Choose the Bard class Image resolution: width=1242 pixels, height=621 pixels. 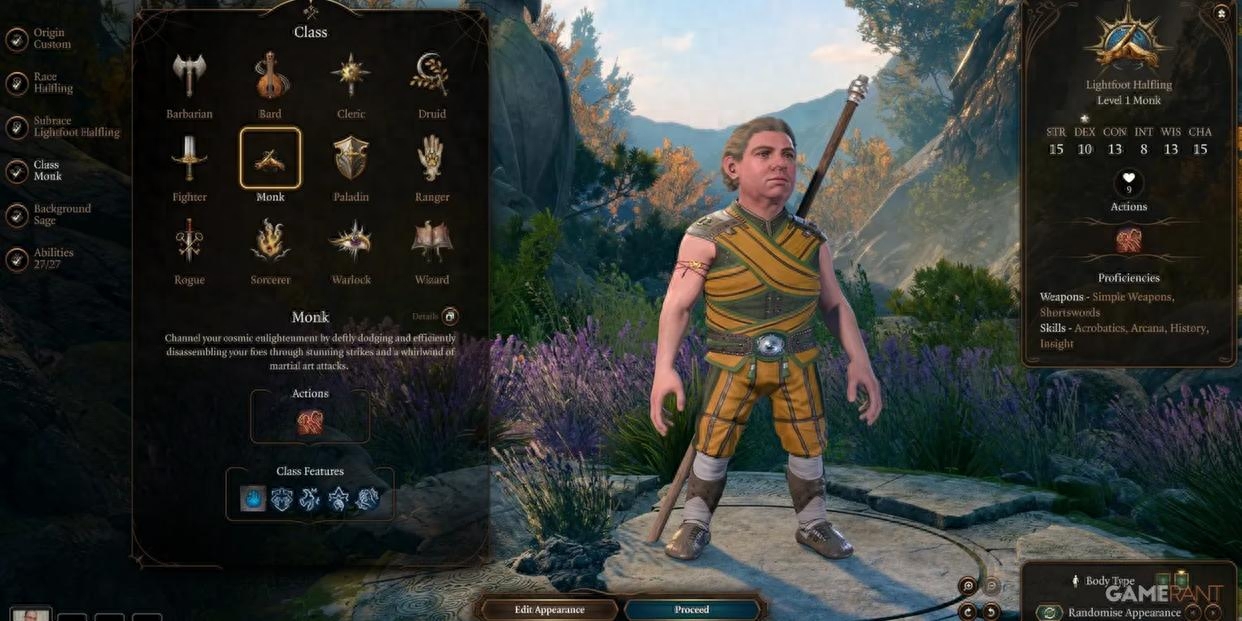[270, 76]
